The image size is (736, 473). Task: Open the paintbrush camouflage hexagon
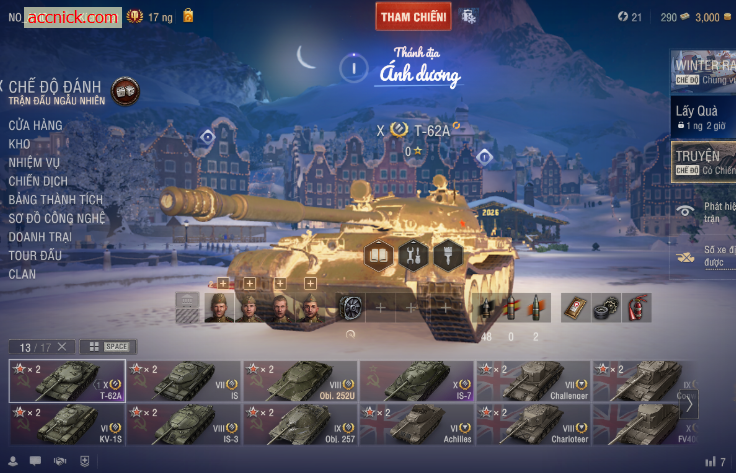point(447,255)
